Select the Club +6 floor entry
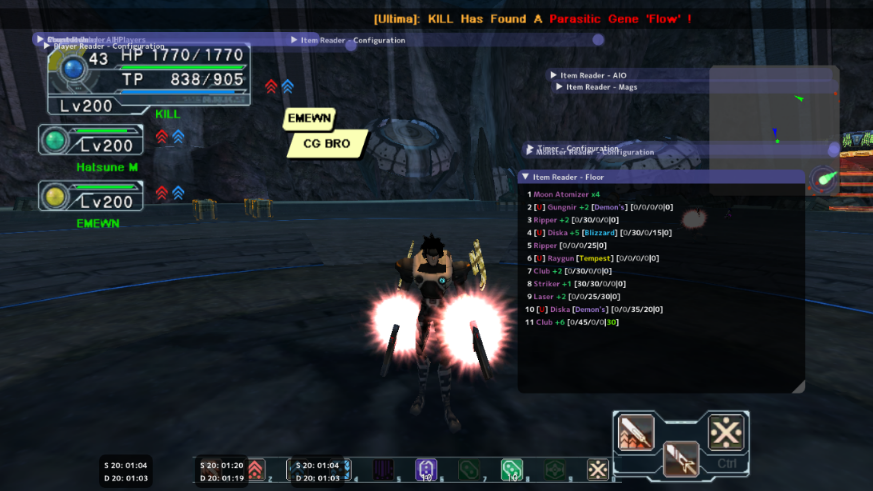The width and height of the screenshot is (873, 491). [577, 322]
